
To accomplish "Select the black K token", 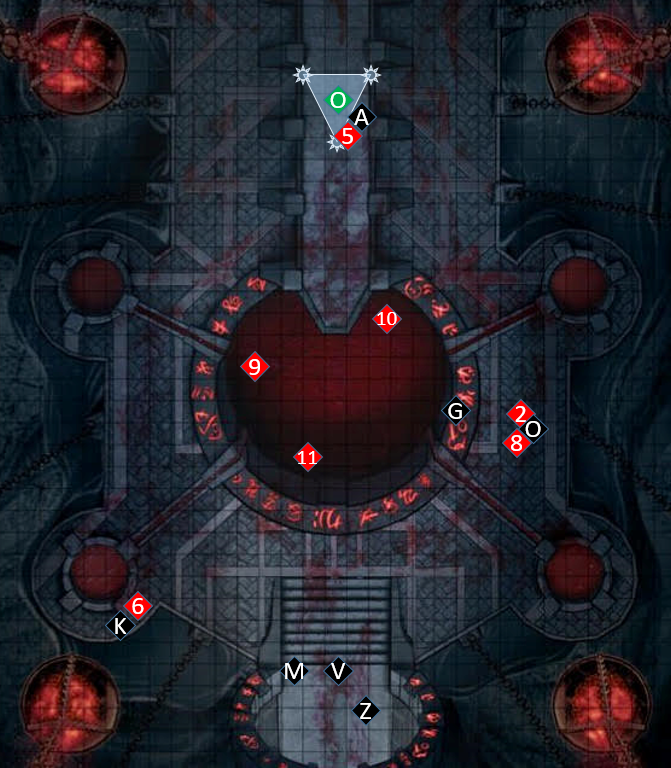I will 120,626.
